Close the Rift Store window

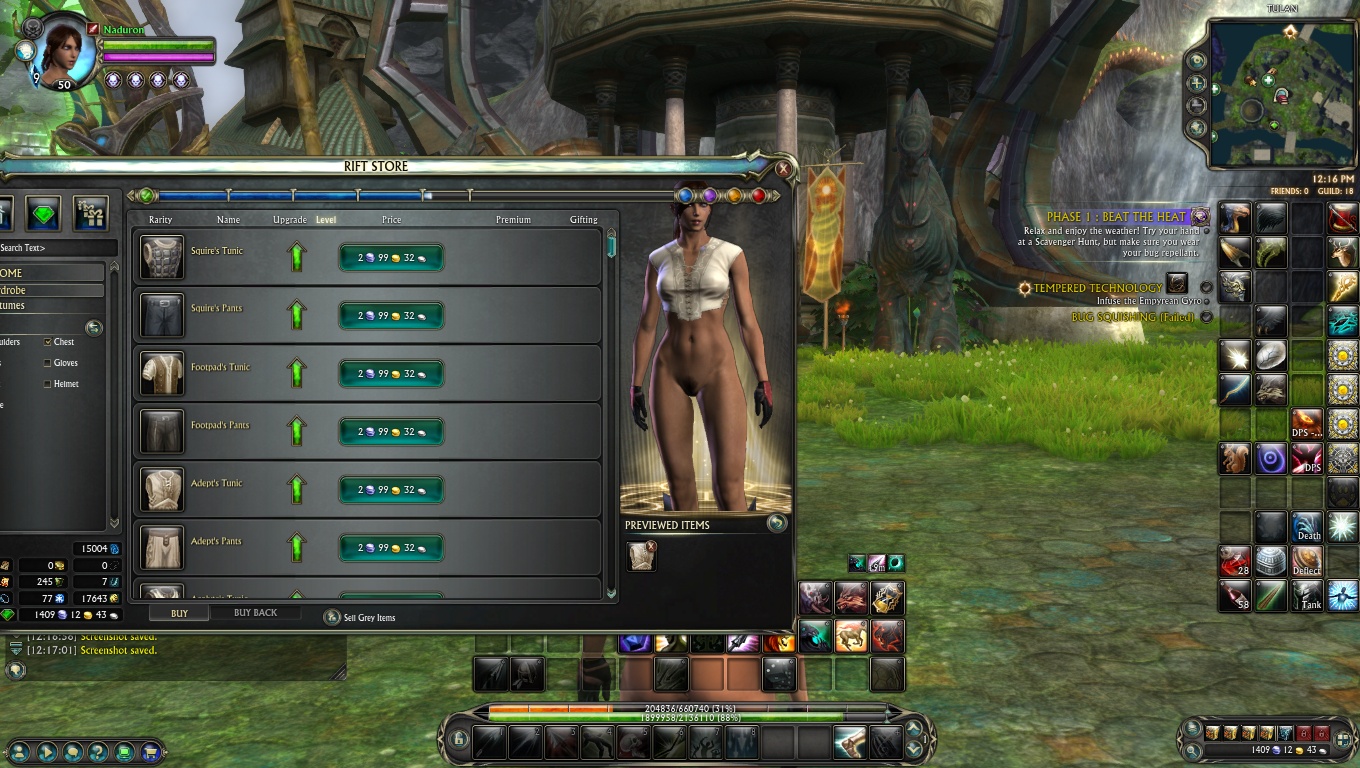click(x=783, y=169)
